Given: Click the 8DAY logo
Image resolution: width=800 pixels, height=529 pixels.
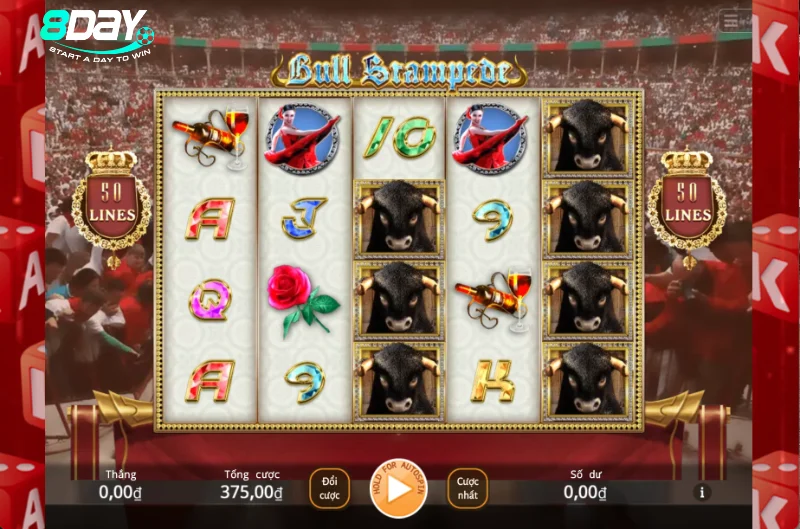Looking at the screenshot, I should tap(97, 32).
